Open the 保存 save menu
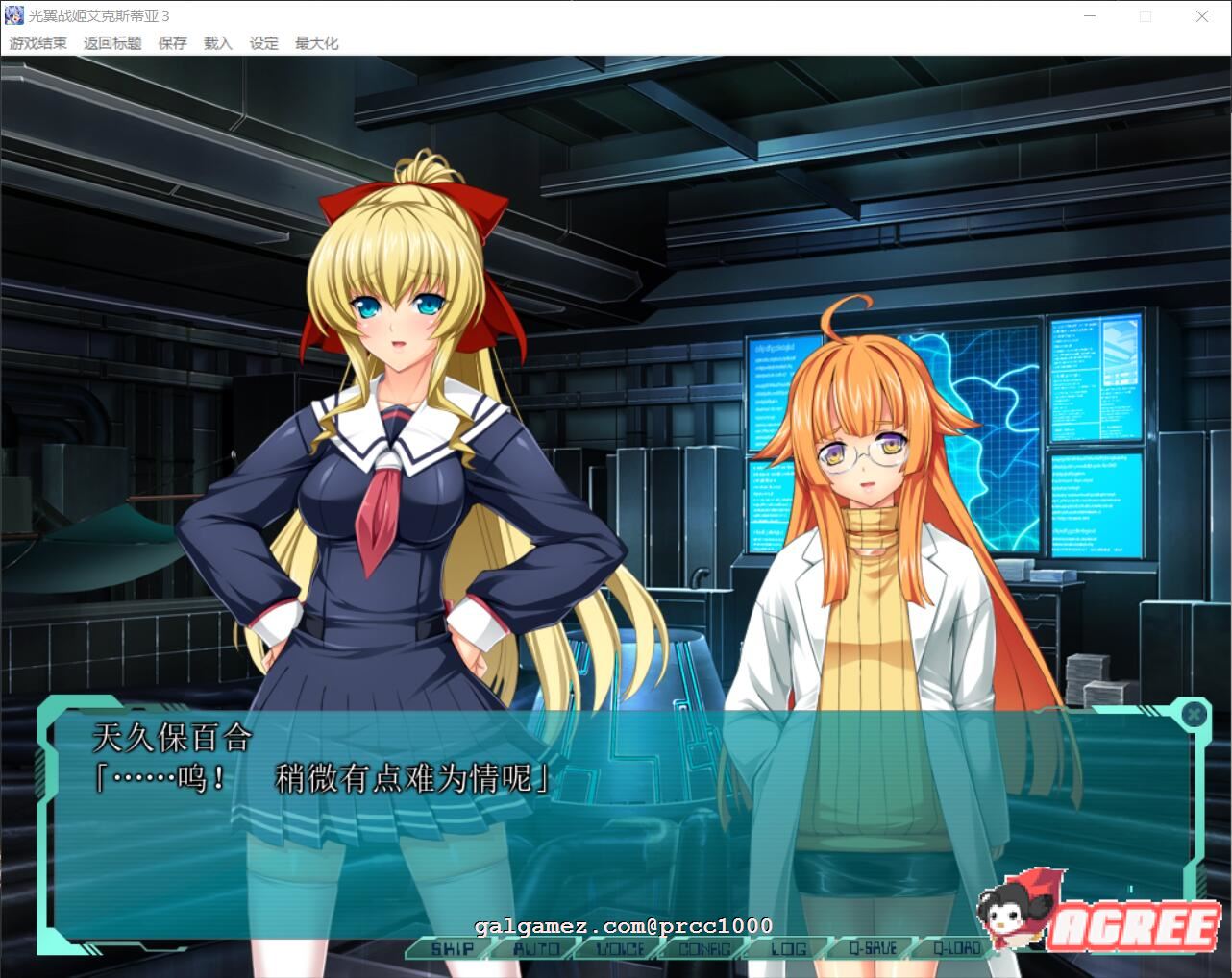 tap(173, 43)
